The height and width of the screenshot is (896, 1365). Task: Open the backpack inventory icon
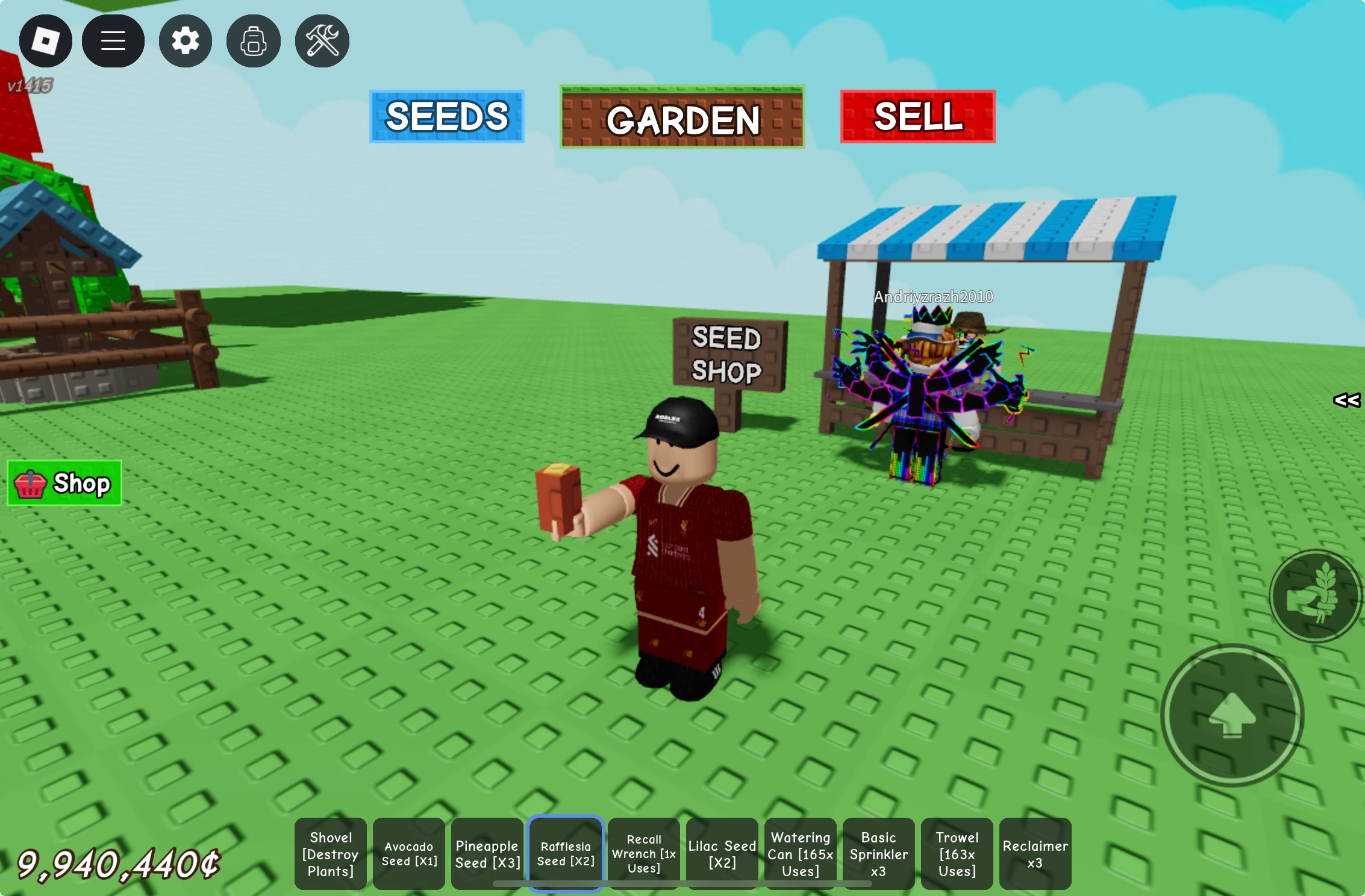(x=253, y=40)
